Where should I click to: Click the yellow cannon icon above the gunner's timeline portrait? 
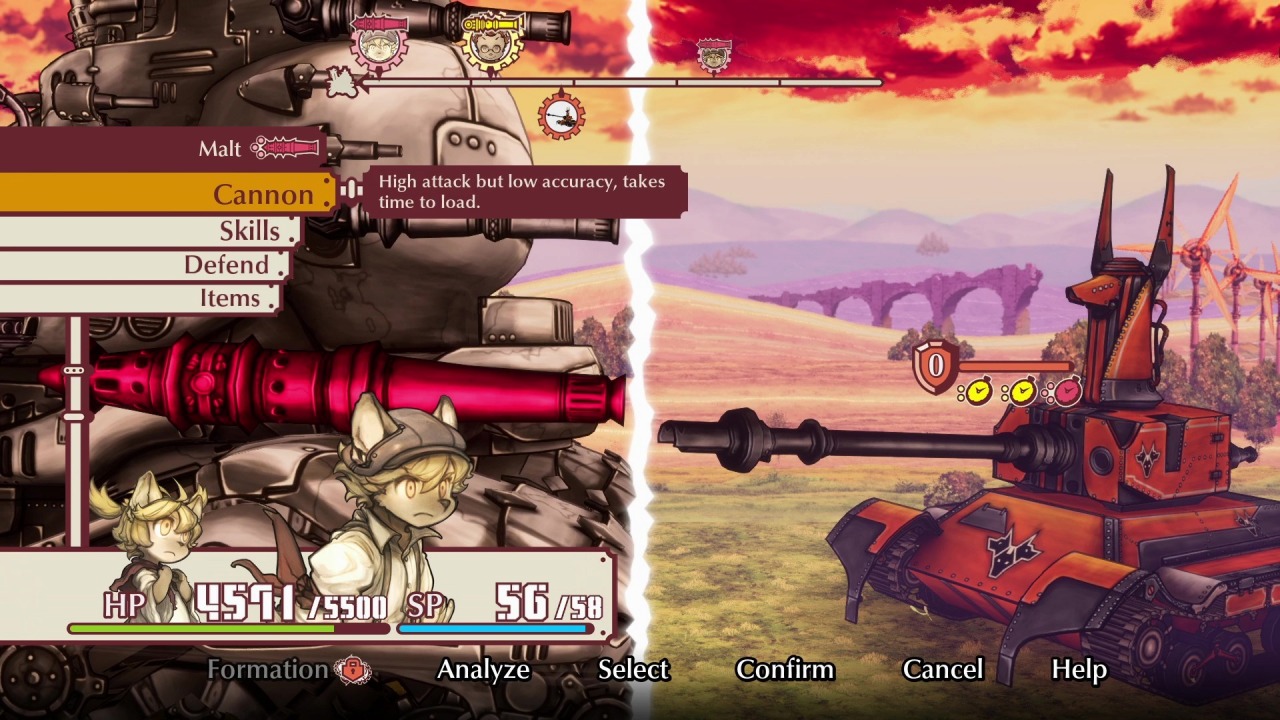[491, 22]
